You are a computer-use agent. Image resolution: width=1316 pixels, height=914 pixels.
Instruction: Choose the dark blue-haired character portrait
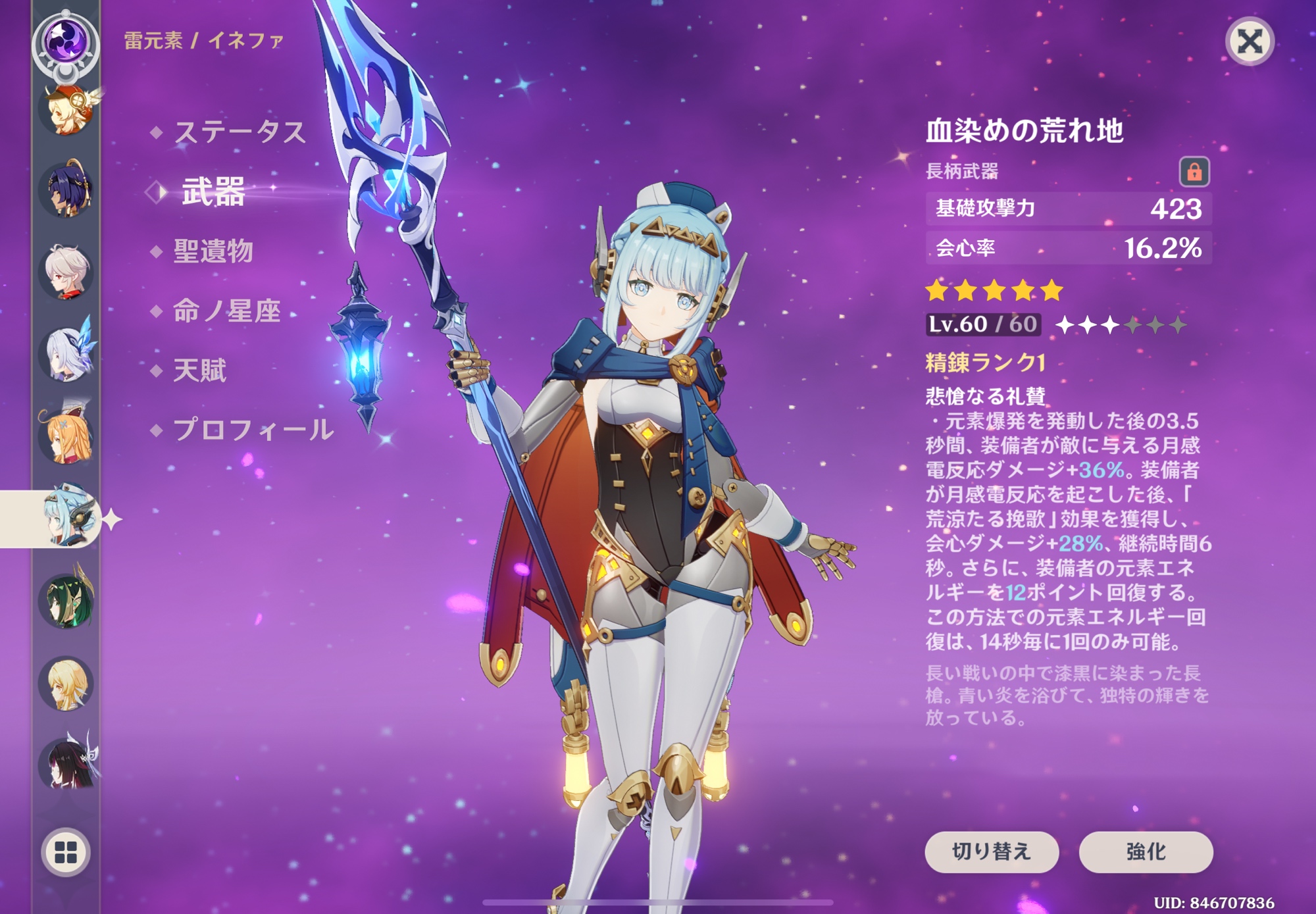[x=66, y=191]
